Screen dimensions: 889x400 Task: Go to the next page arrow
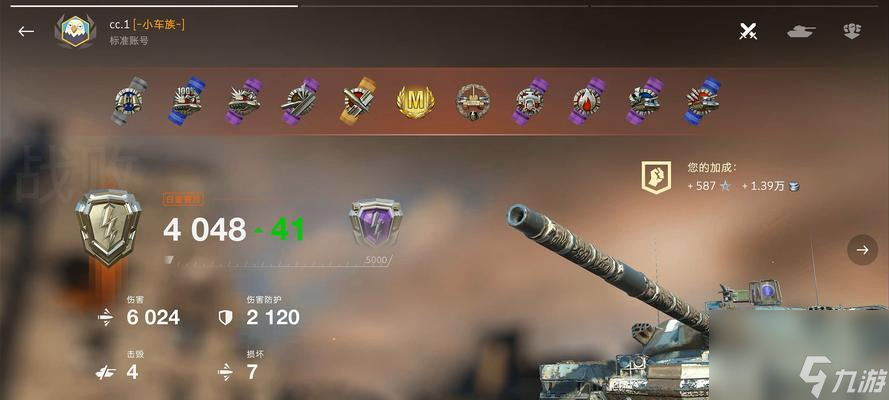[x=862, y=250]
